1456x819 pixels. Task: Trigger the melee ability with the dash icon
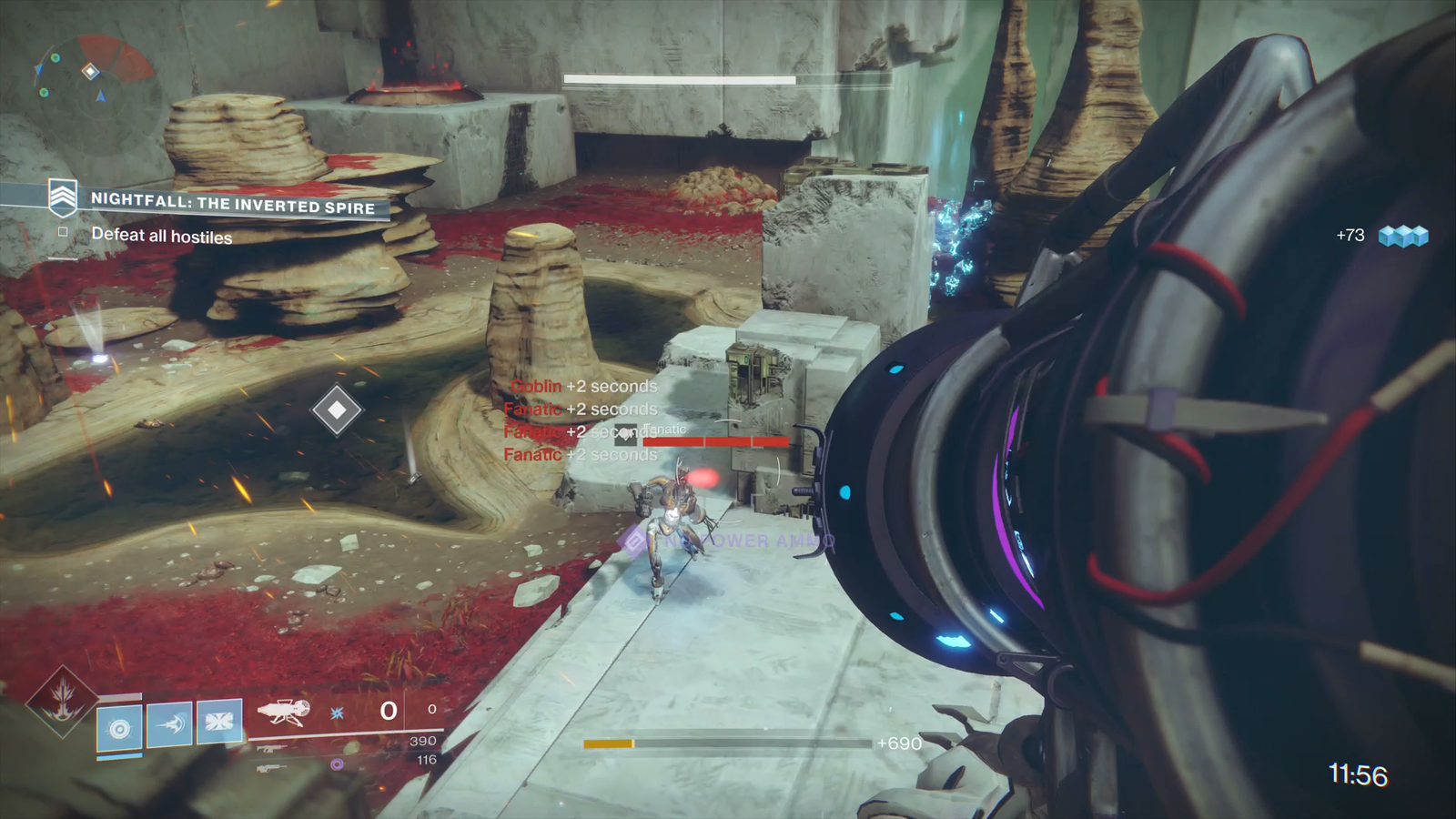pos(169,724)
